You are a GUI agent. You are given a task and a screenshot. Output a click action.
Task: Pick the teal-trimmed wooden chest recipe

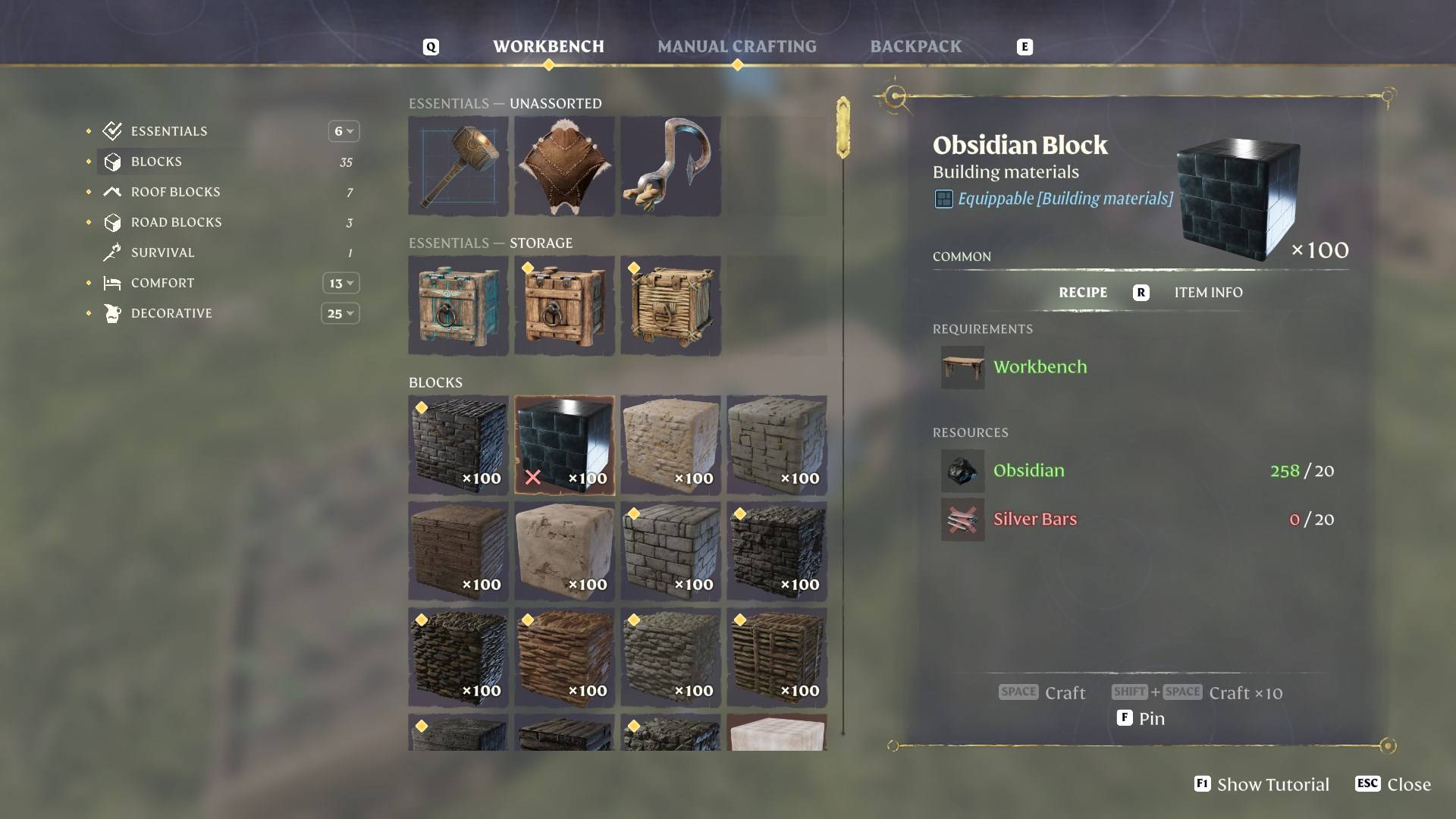click(458, 306)
